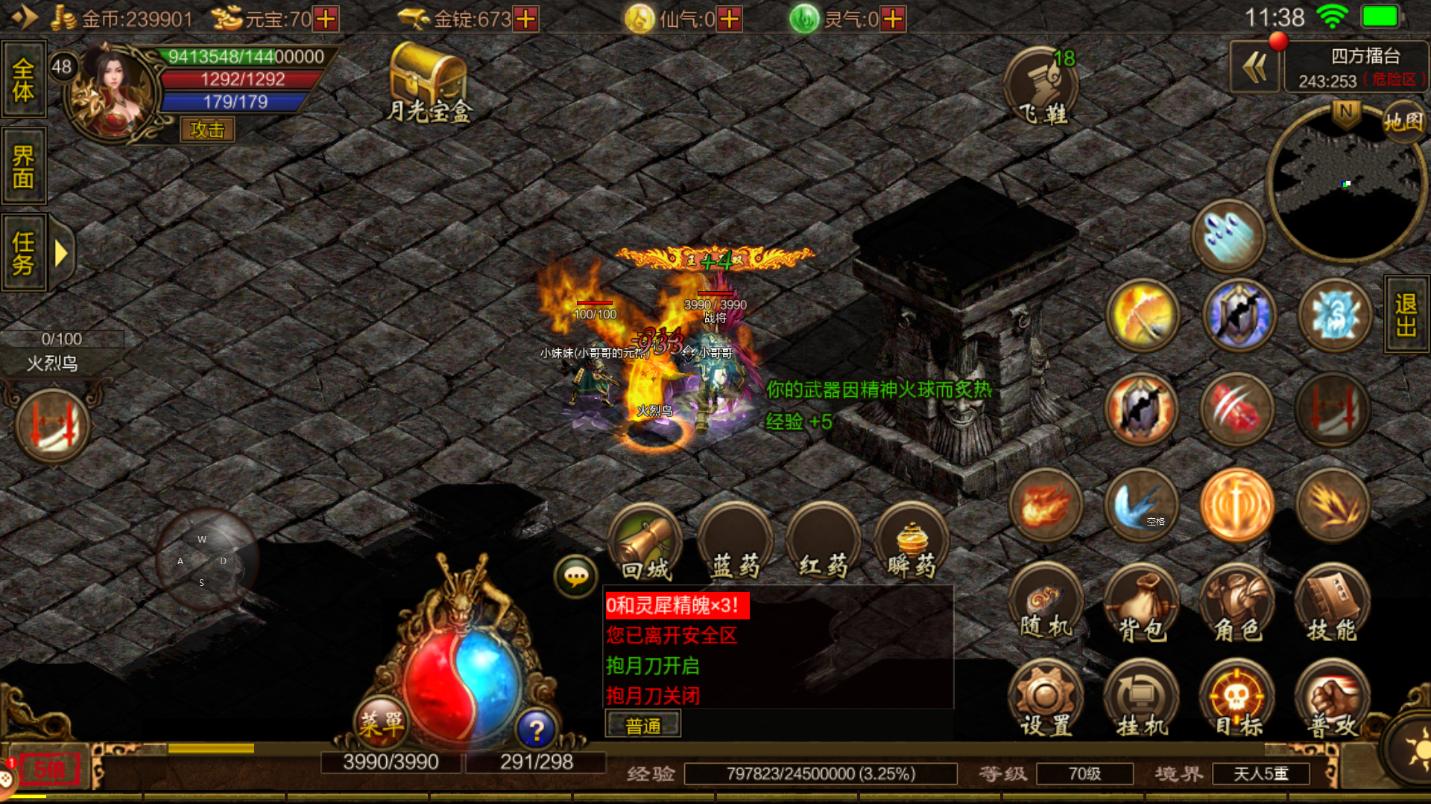This screenshot has height=804, width=1431.
Task: Click the 退出 exit button
Action: (x=1406, y=314)
